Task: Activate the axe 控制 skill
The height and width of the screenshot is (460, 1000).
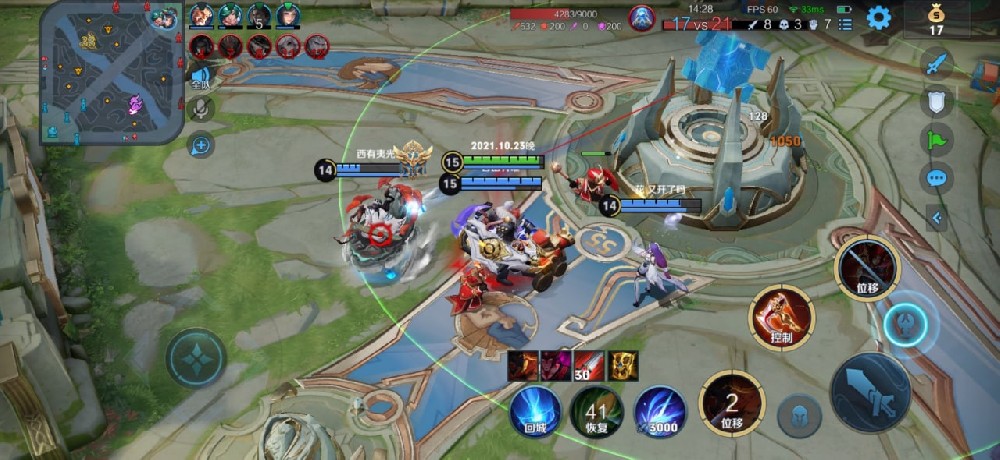Action: click(782, 317)
